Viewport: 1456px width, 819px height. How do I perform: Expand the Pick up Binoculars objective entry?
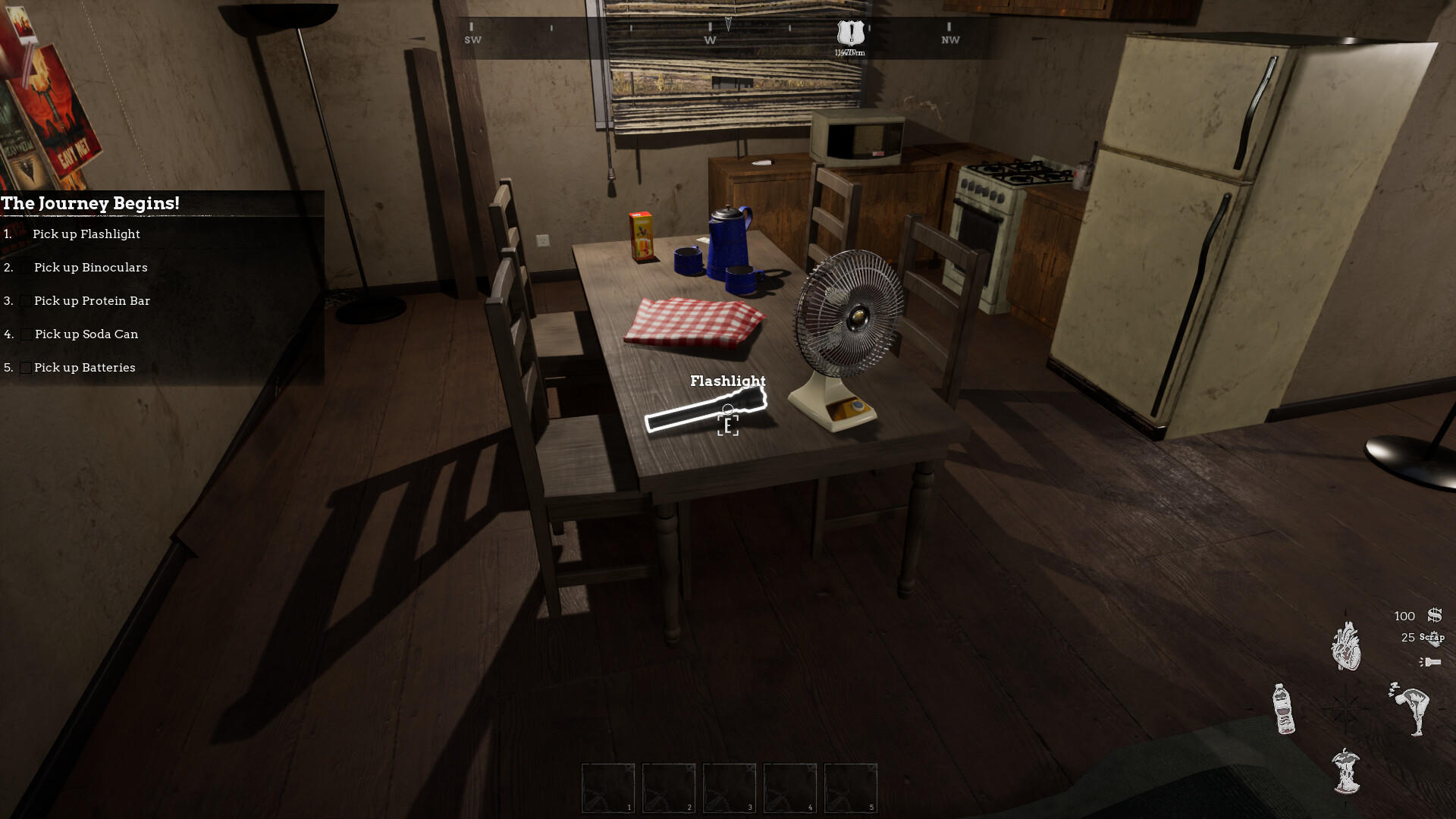click(x=89, y=267)
